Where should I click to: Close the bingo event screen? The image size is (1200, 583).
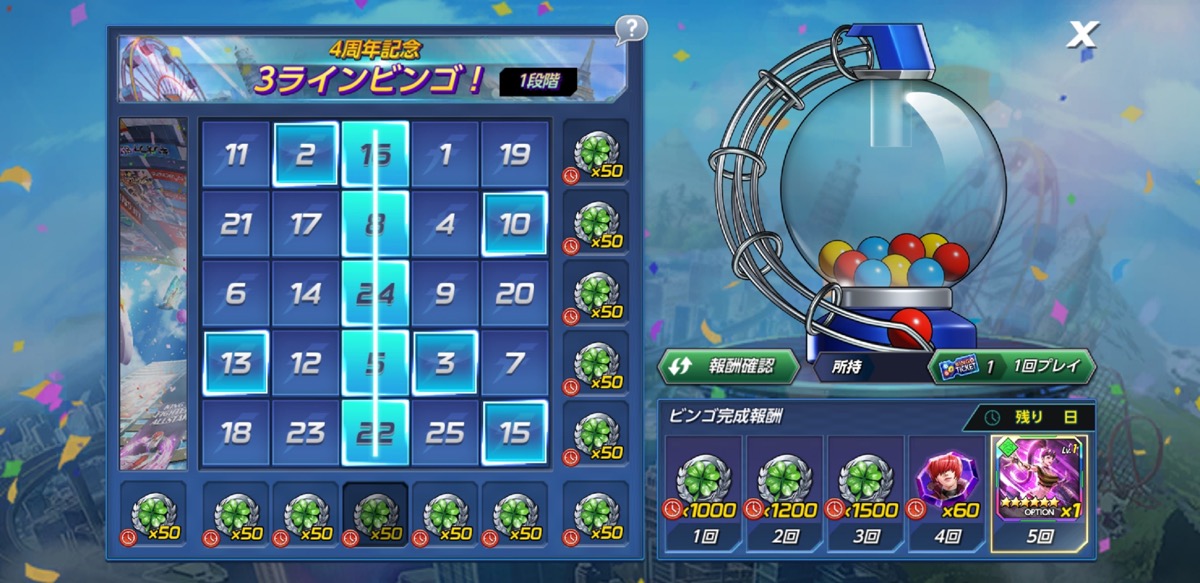tap(1081, 34)
